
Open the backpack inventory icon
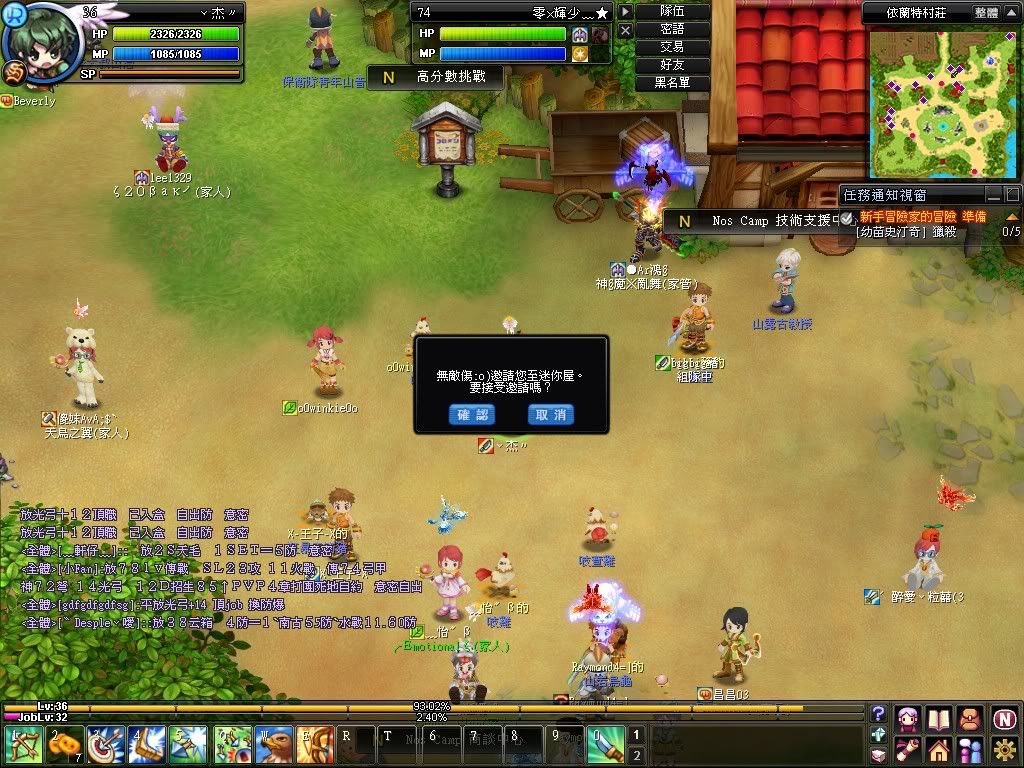[x=969, y=717]
